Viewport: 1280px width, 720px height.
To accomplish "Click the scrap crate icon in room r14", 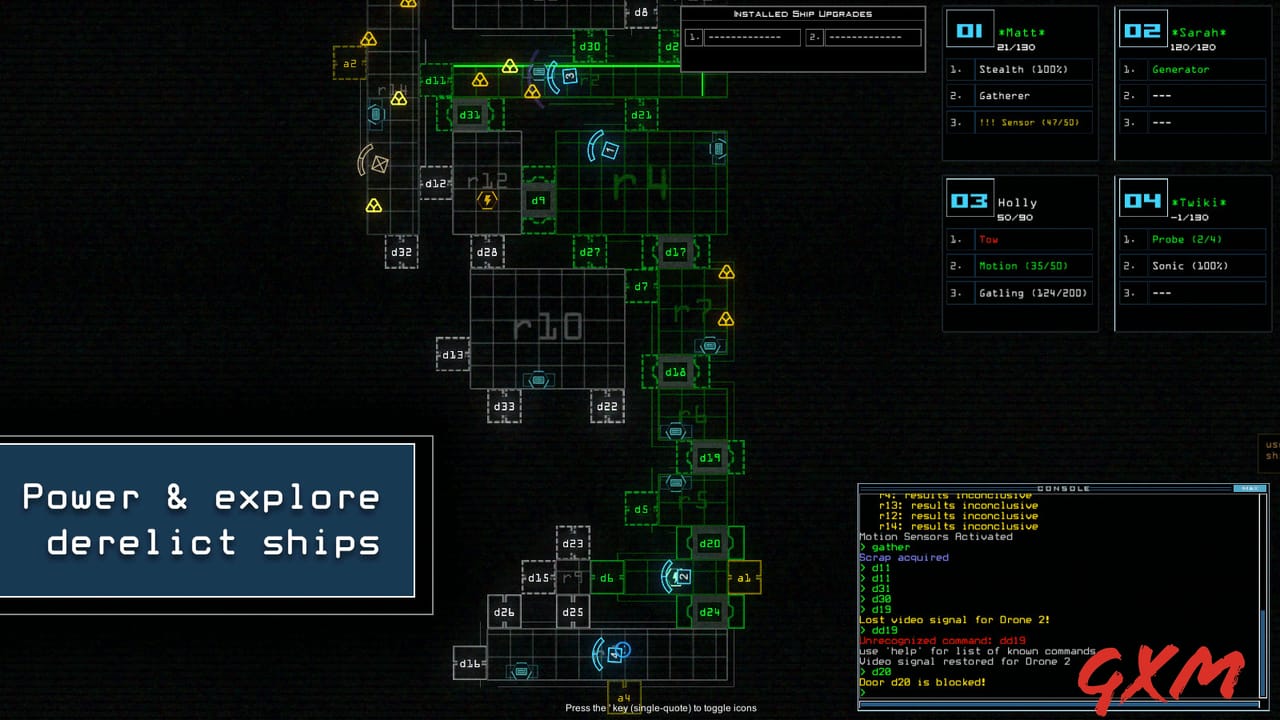I will click(x=376, y=114).
